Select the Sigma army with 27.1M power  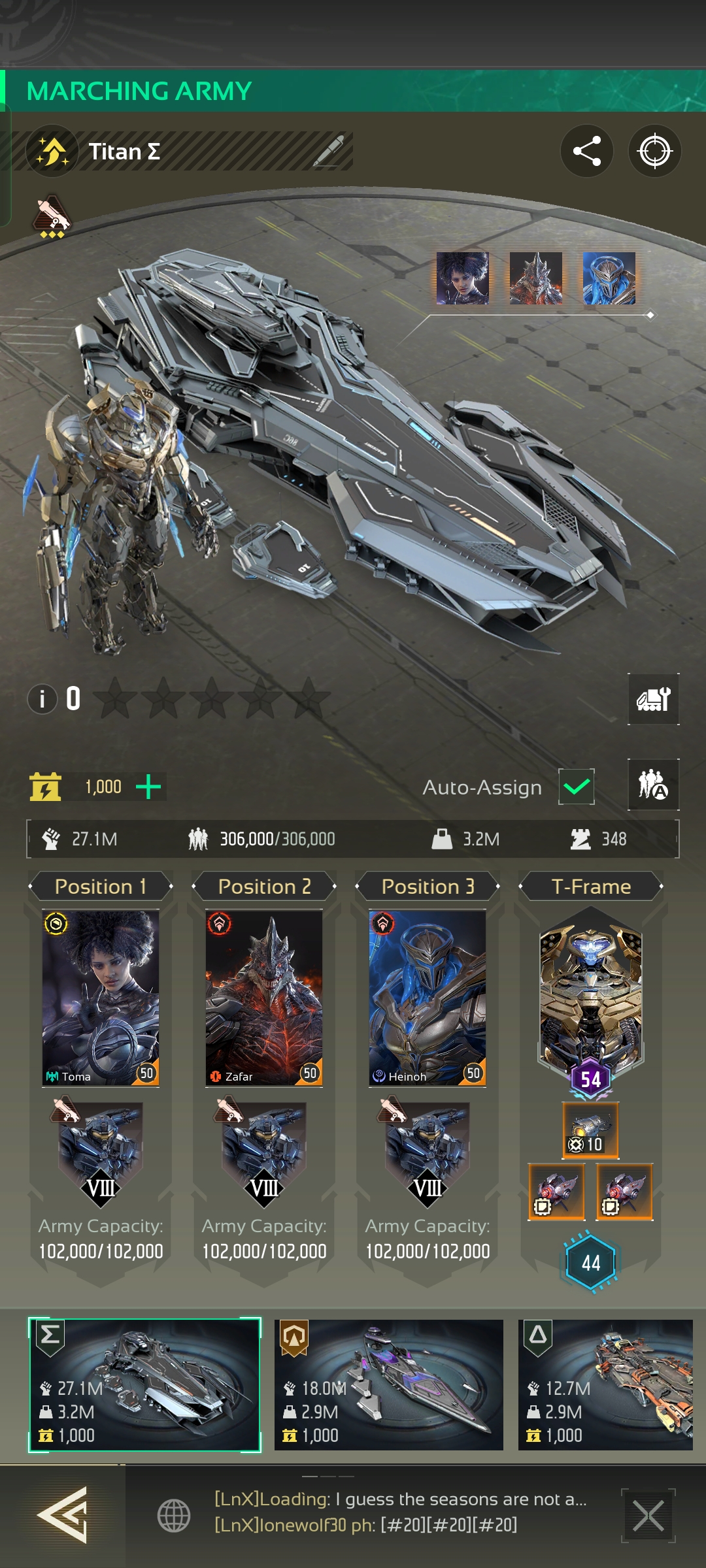144,1385
